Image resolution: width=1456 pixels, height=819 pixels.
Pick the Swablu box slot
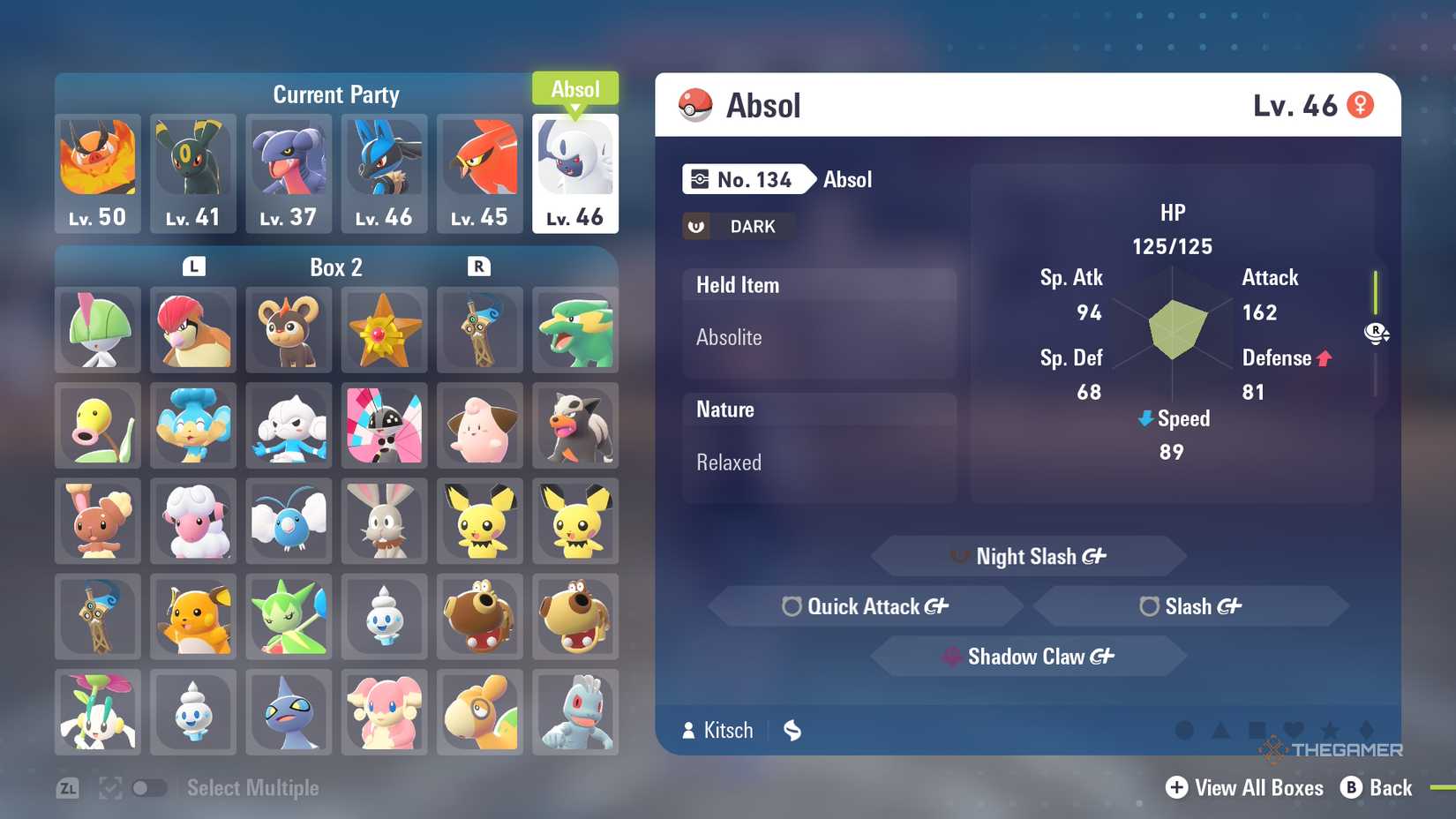tap(289, 521)
